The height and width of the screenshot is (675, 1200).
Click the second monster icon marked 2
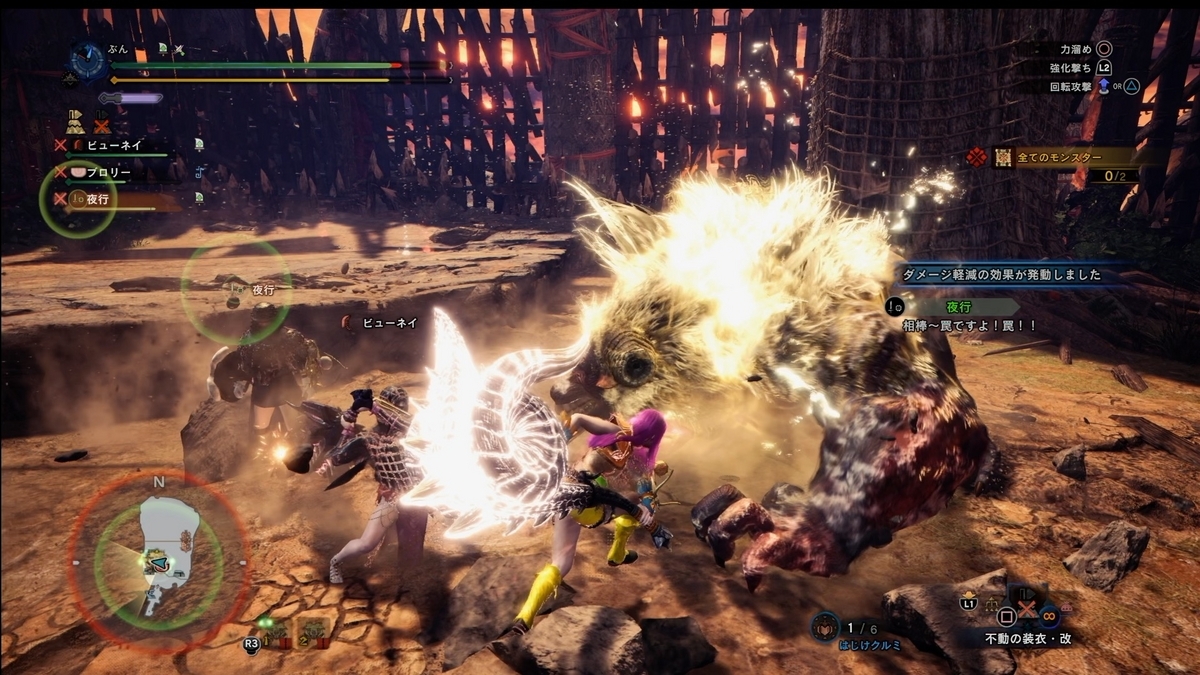[314, 631]
